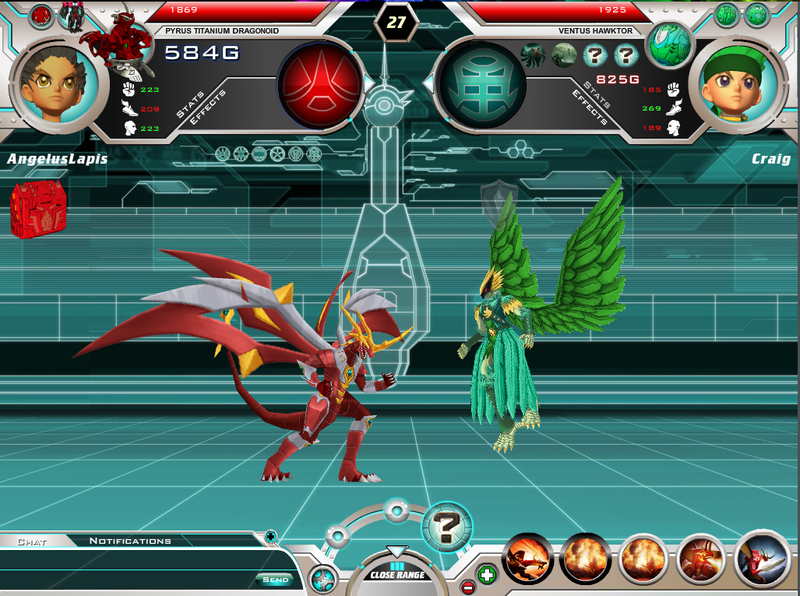Image resolution: width=800 pixels, height=596 pixels.
Task: Activate the rightmost red and white Bakugan ability
Action: click(763, 559)
